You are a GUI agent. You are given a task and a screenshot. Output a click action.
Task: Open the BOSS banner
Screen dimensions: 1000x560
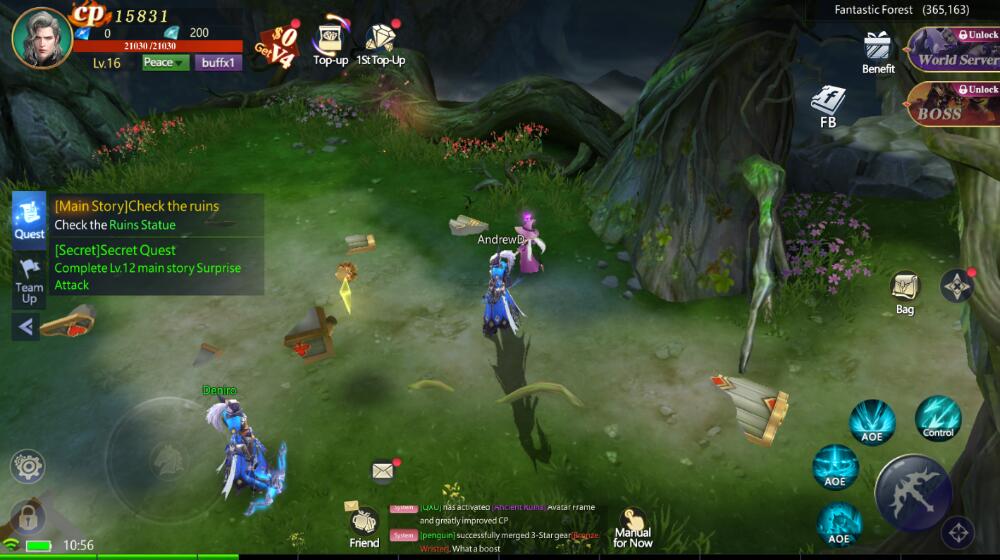tap(953, 104)
